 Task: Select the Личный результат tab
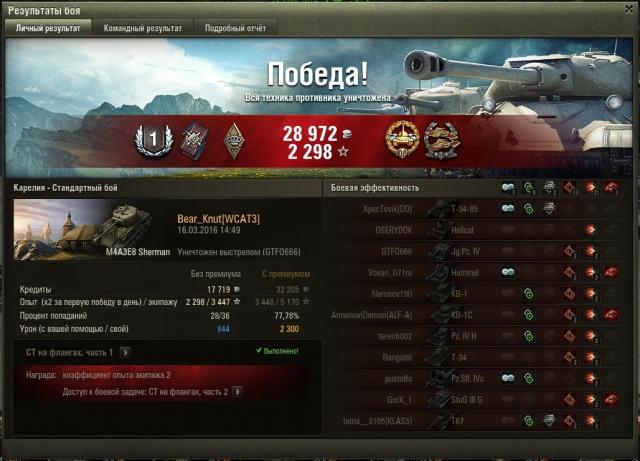tap(49, 29)
